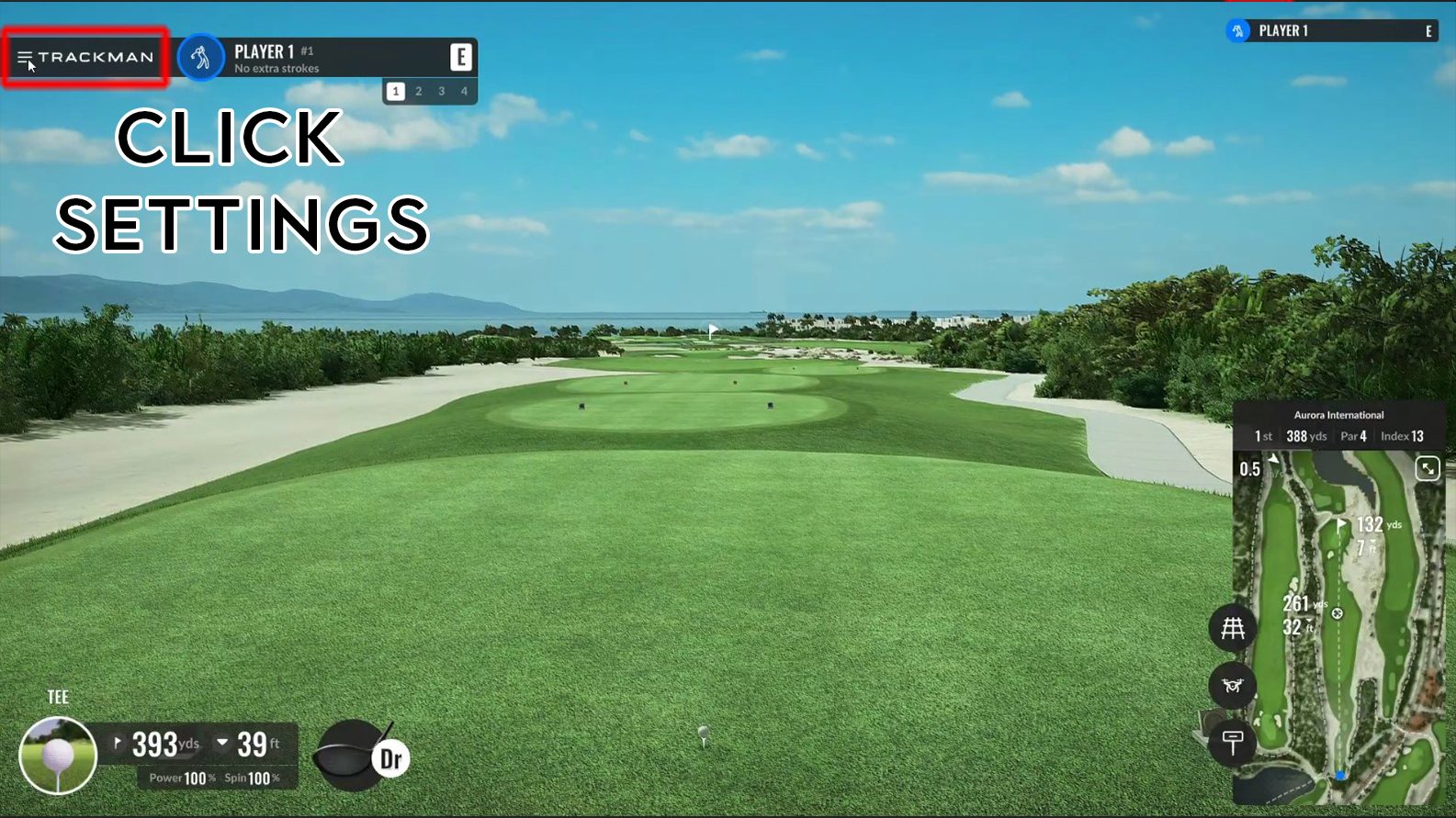This screenshot has height=818, width=1456.
Task: Switch to hole 2 tab
Action: point(418,91)
